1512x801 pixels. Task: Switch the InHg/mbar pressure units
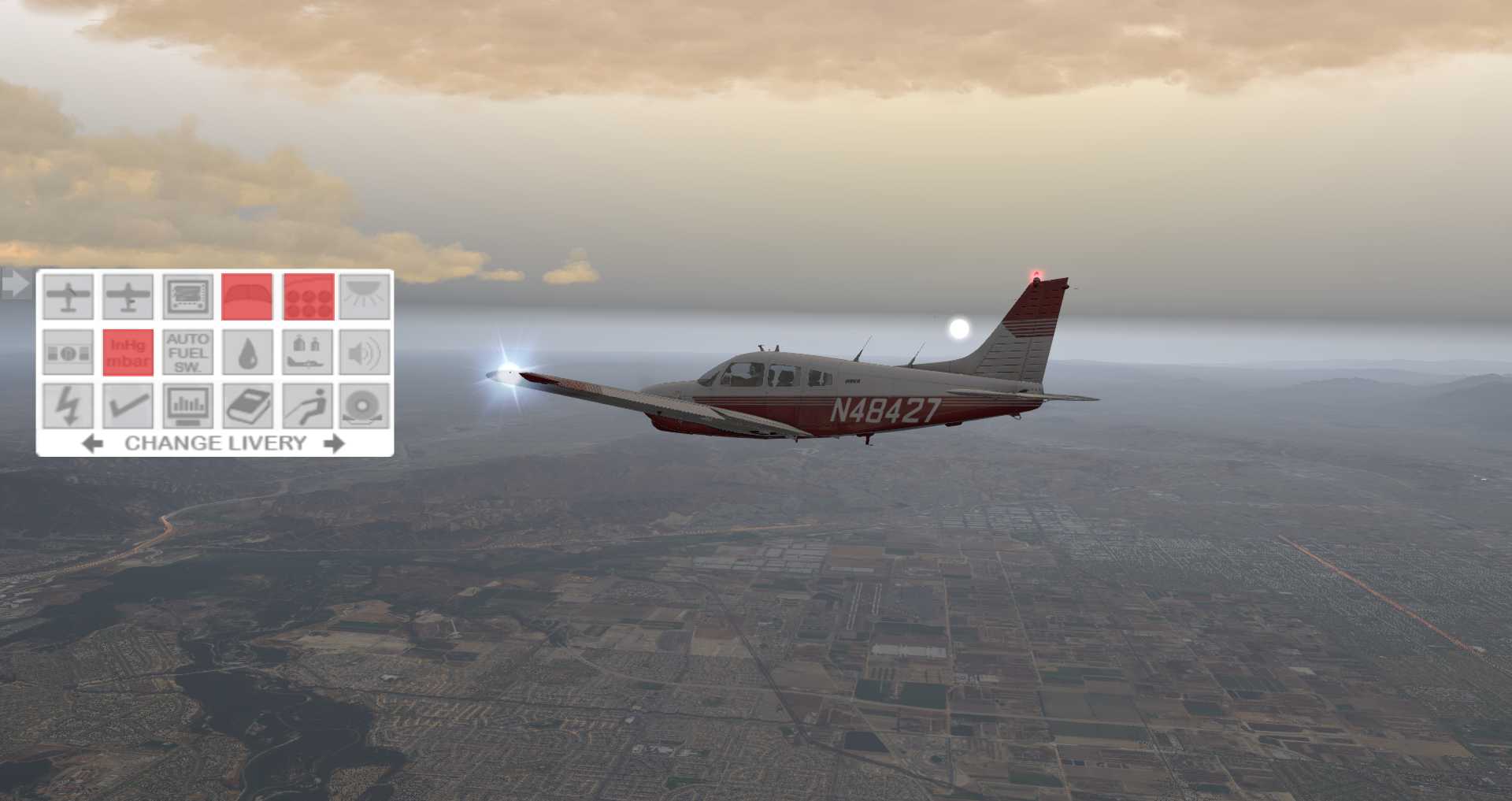click(128, 352)
